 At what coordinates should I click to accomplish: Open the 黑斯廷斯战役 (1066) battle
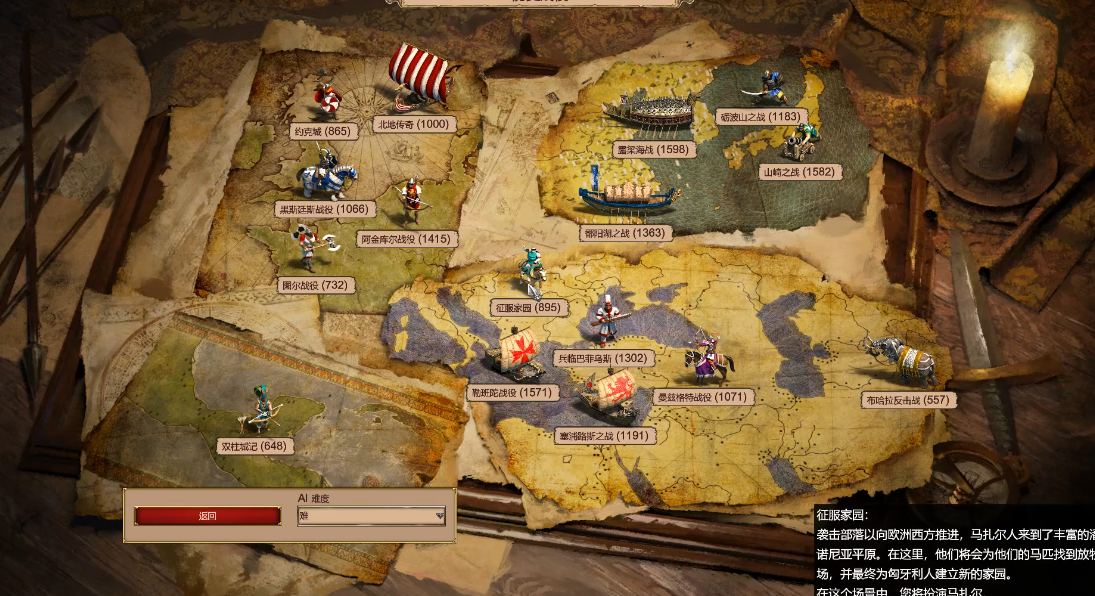point(325,210)
